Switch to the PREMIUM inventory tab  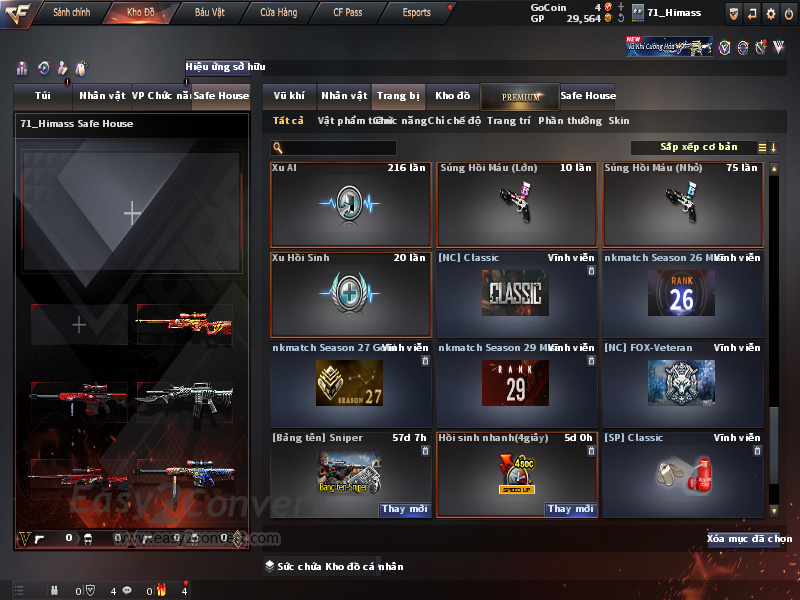pos(521,96)
